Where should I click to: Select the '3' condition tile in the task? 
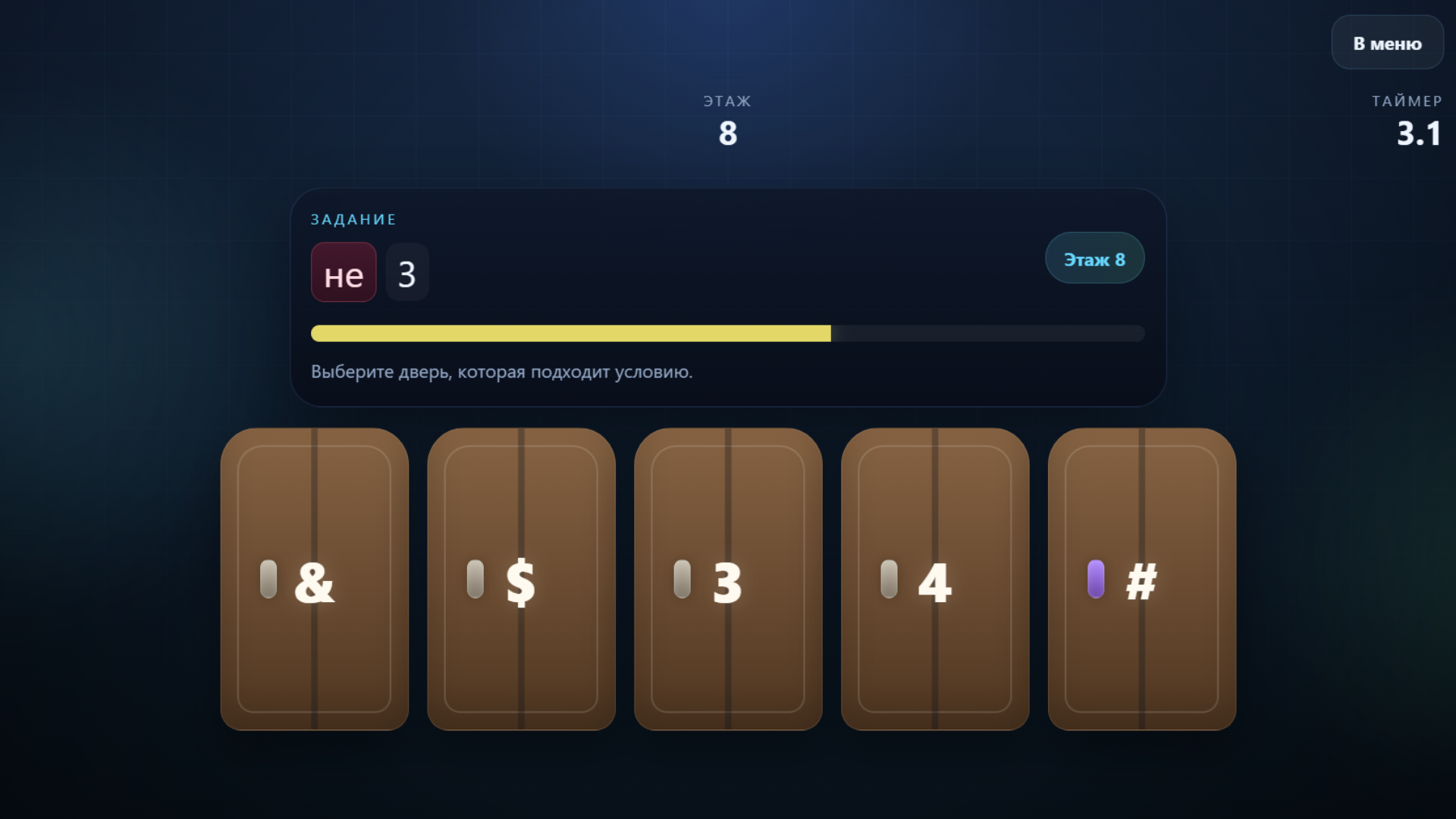pyautogui.click(x=407, y=273)
